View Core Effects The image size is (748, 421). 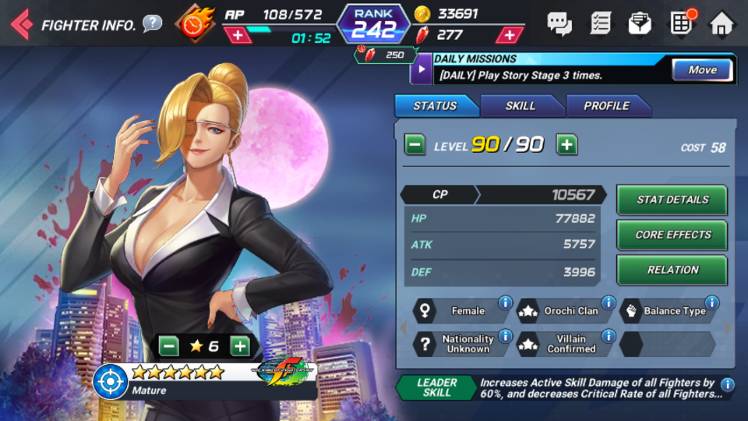(x=672, y=235)
